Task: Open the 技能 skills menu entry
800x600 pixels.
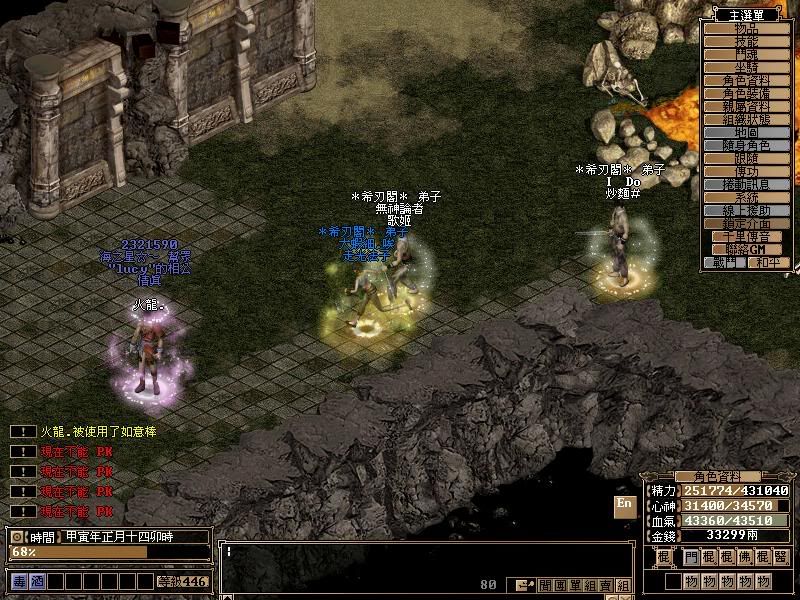Action: pyautogui.click(x=747, y=41)
